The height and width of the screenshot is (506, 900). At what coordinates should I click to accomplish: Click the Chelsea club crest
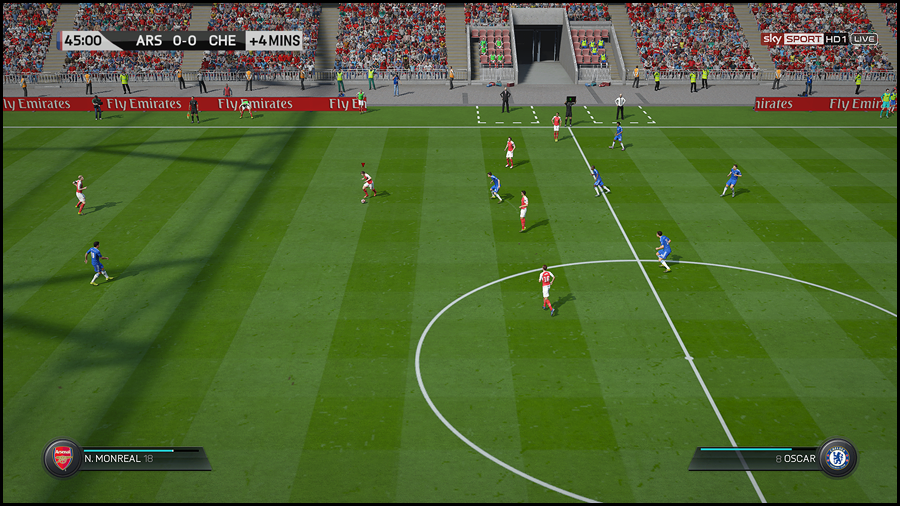(837, 458)
